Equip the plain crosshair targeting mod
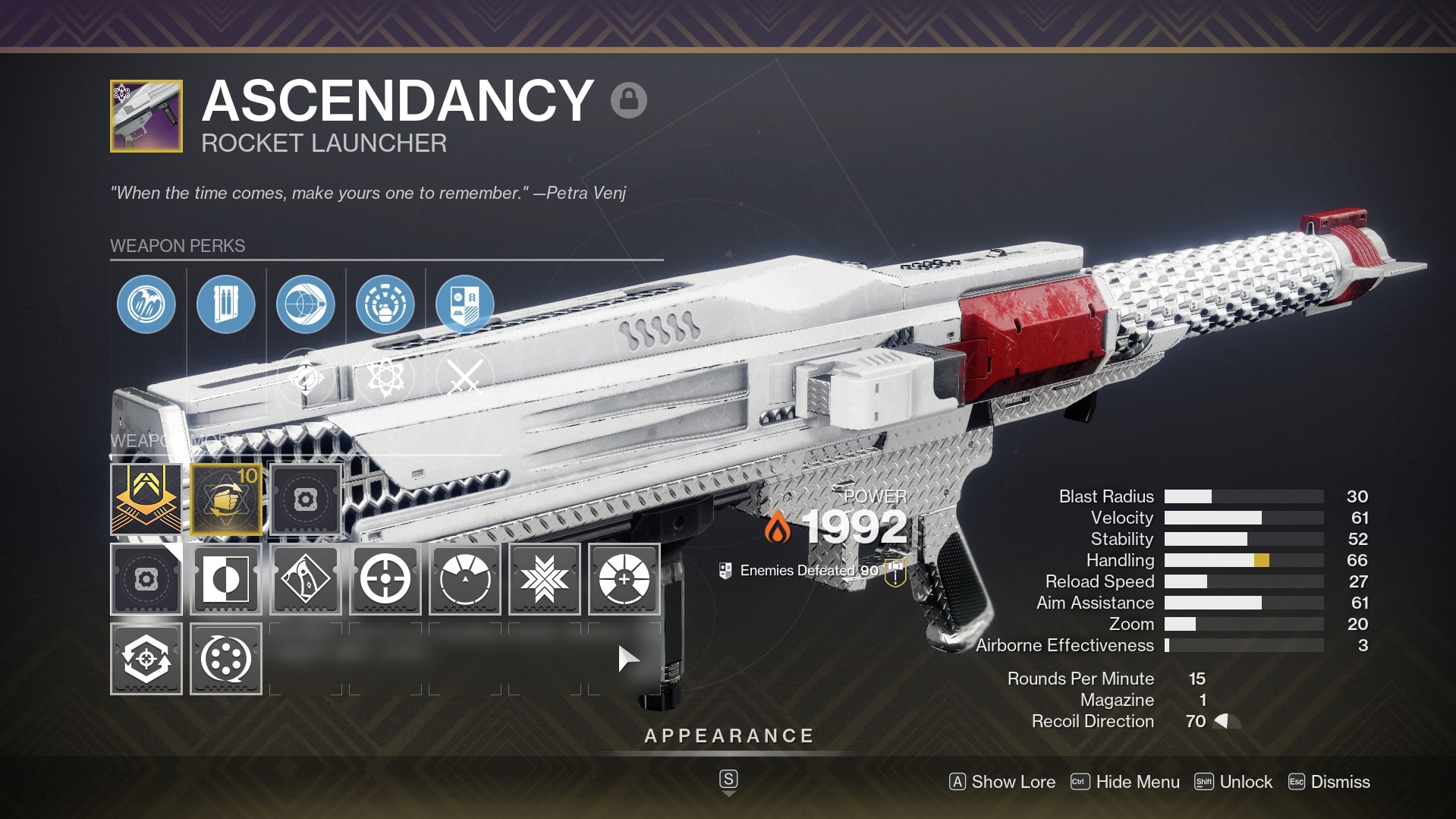Viewport: 1456px width, 819px height. pos(385,579)
